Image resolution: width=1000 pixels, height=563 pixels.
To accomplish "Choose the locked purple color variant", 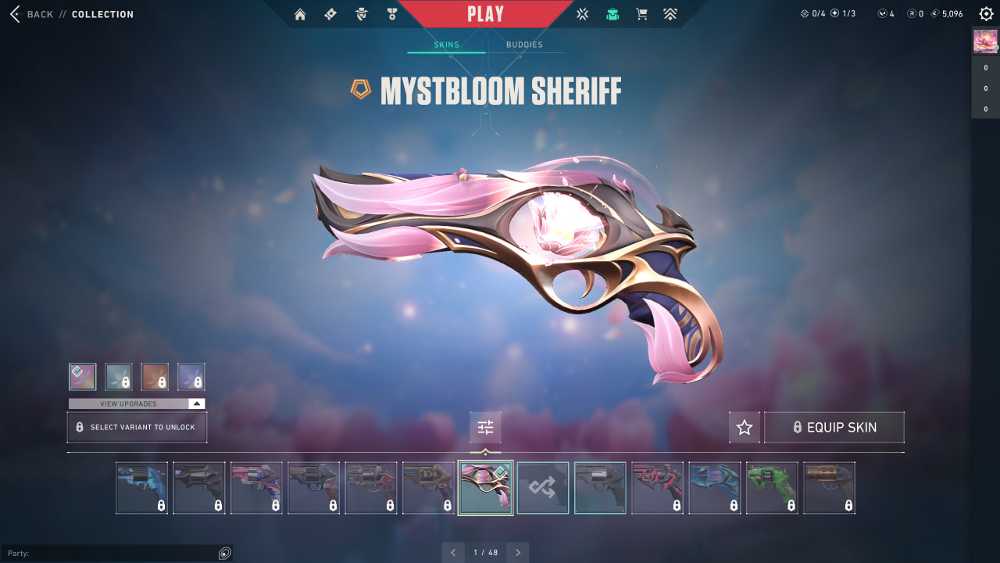I will coord(191,377).
